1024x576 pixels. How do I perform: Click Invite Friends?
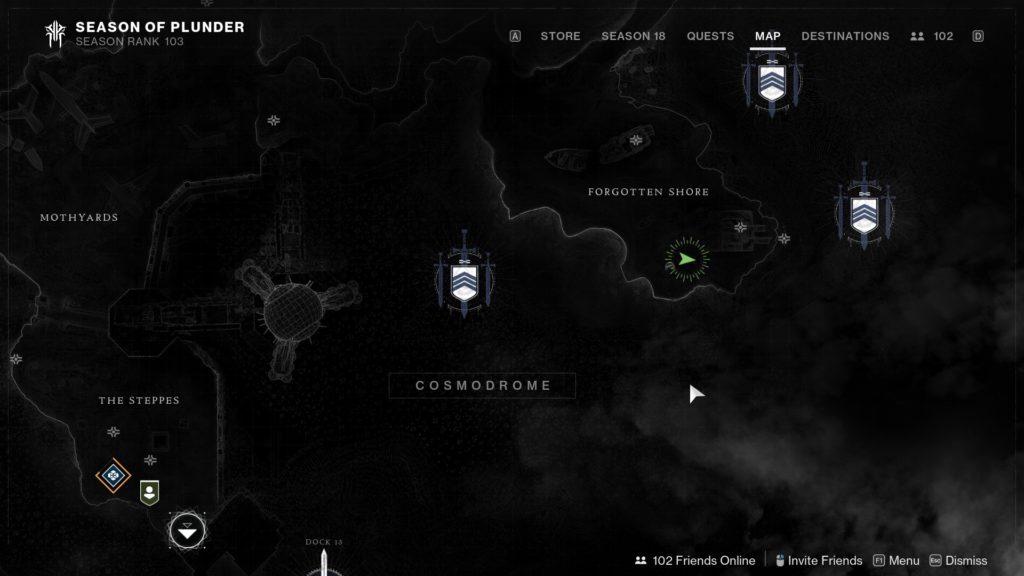(x=818, y=561)
